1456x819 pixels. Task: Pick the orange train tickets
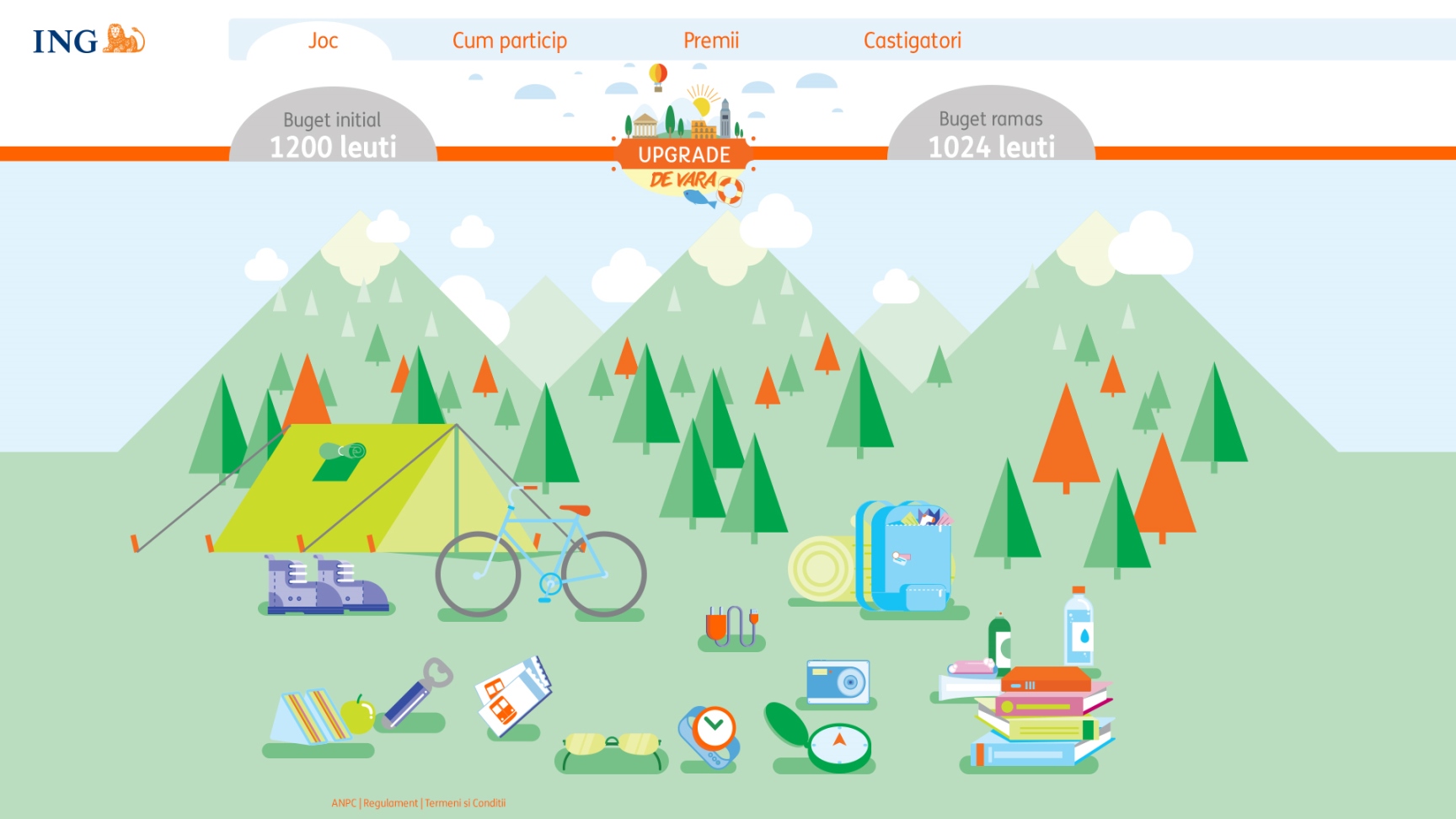pyautogui.click(x=512, y=696)
